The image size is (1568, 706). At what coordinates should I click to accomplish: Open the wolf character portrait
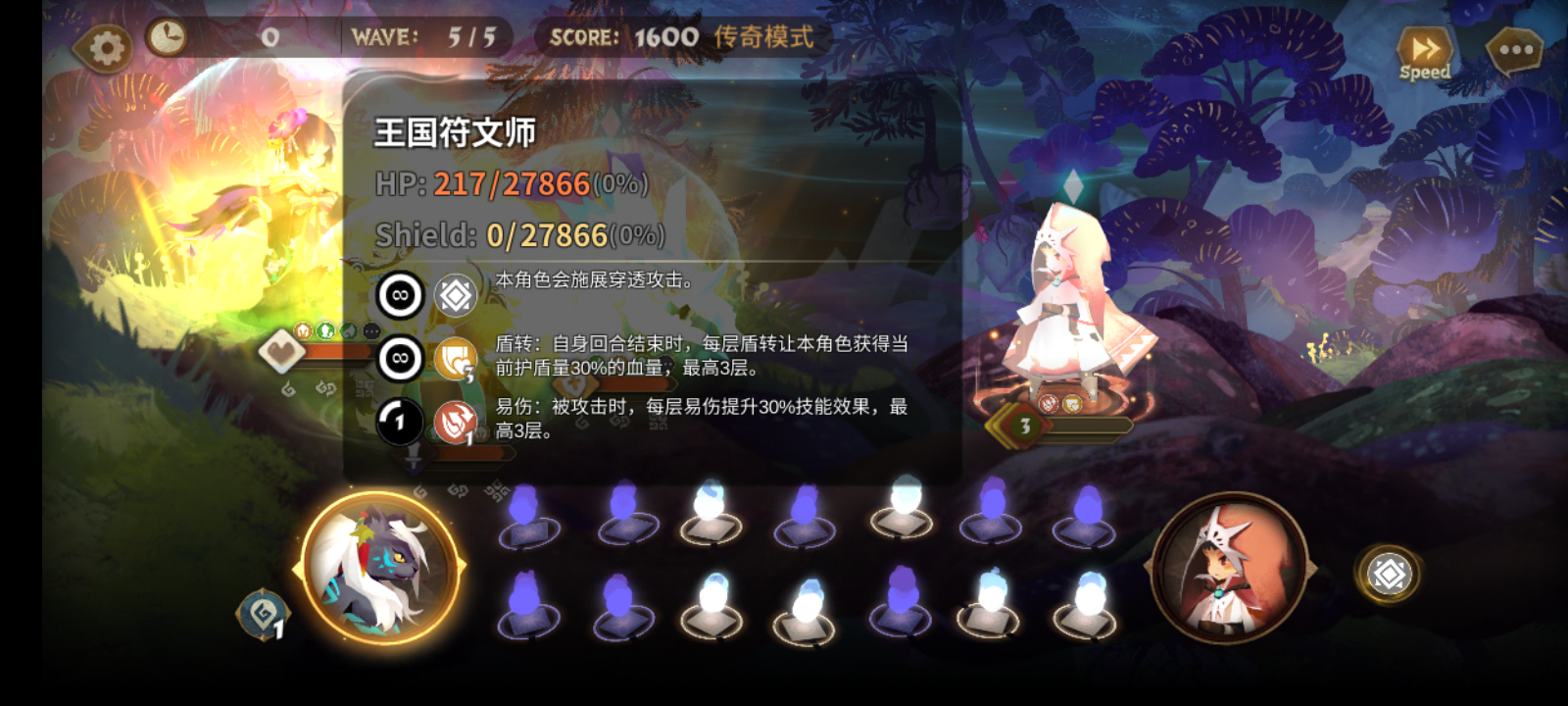tap(379, 569)
